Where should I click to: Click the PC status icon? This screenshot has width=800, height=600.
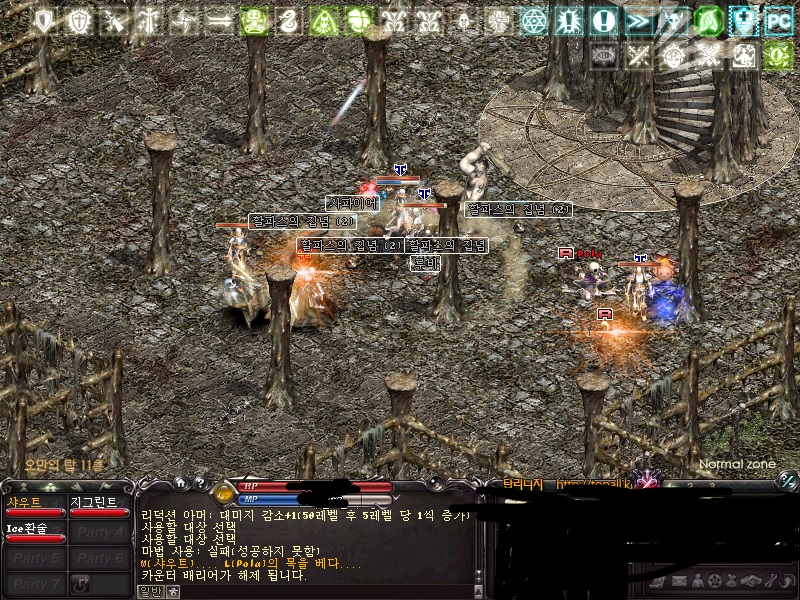click(x=777, y=20)
